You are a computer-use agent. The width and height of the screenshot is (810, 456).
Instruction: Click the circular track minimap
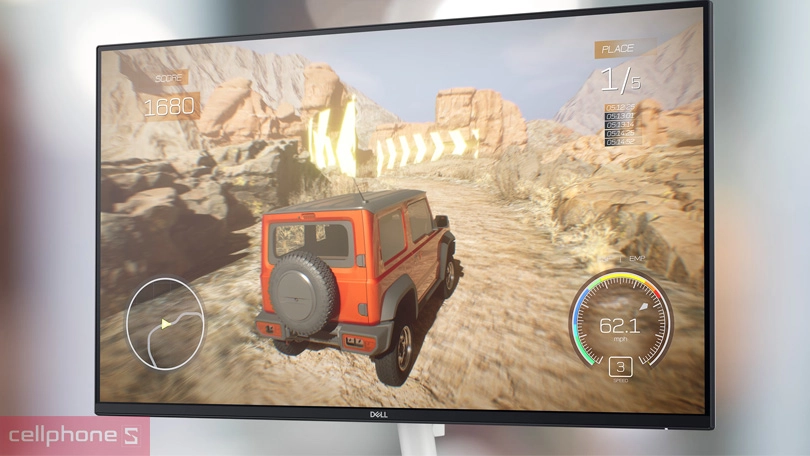[x=165, y=322]
